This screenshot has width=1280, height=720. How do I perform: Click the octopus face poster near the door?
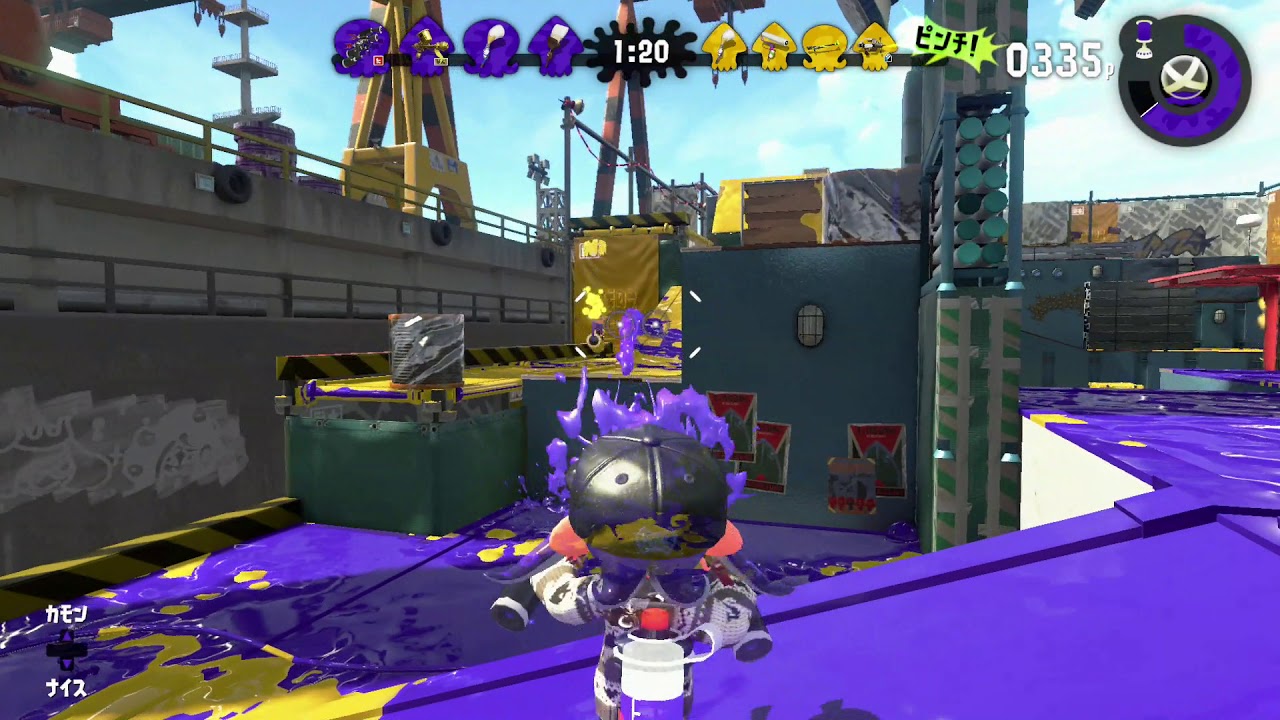(x=851, y=485)
